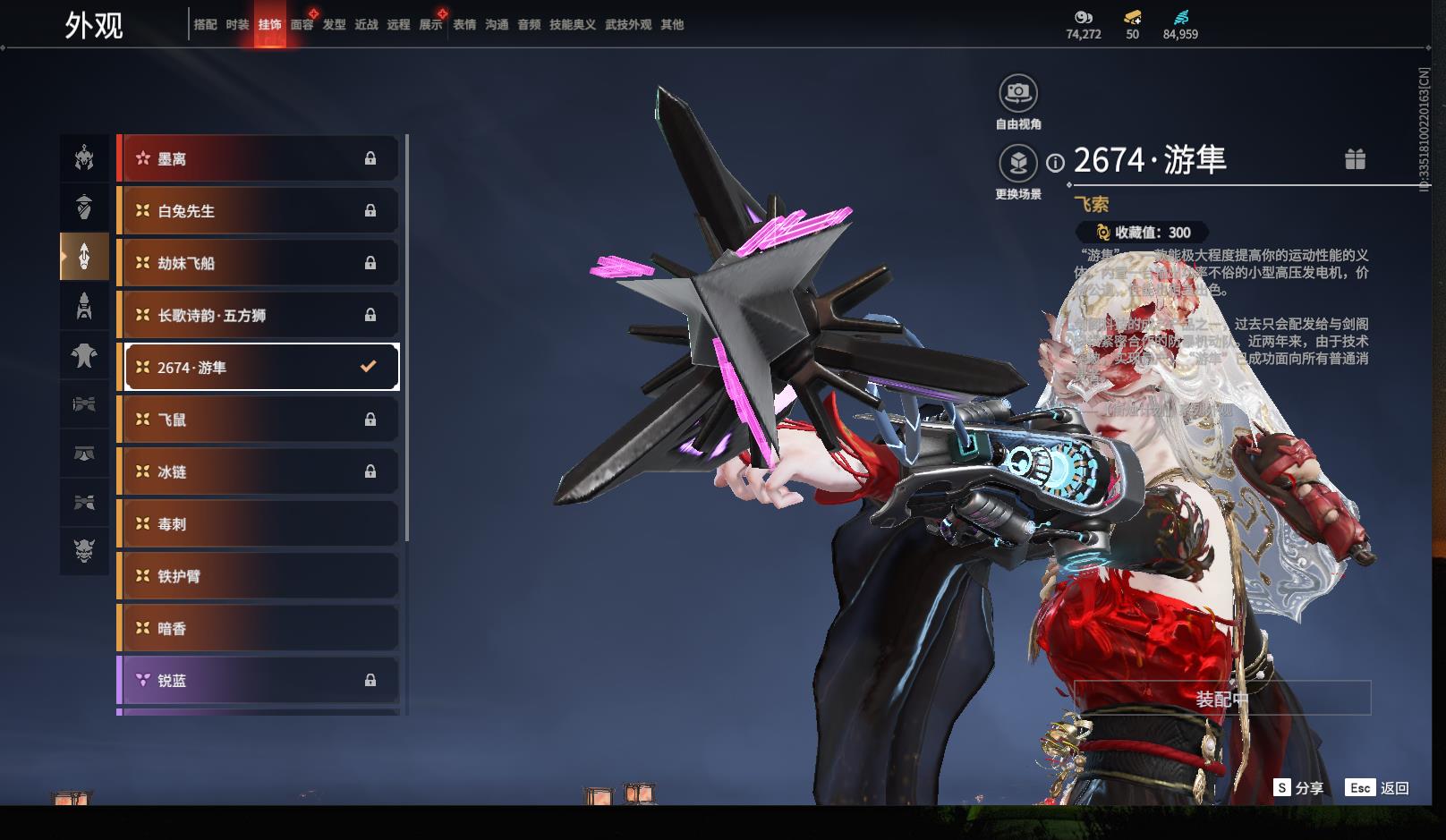The image size is (1446, 840).
Task: Go to the 发型 tab
Action: coord(335,25)
